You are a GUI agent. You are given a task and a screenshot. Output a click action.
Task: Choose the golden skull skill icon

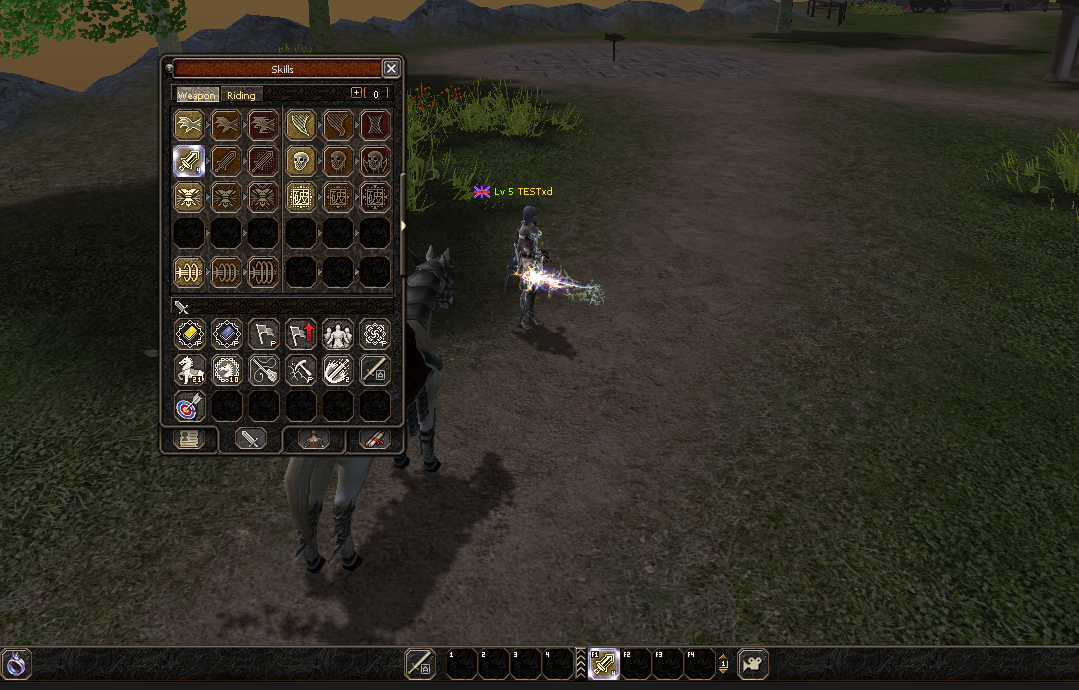[x=301, y=161]
